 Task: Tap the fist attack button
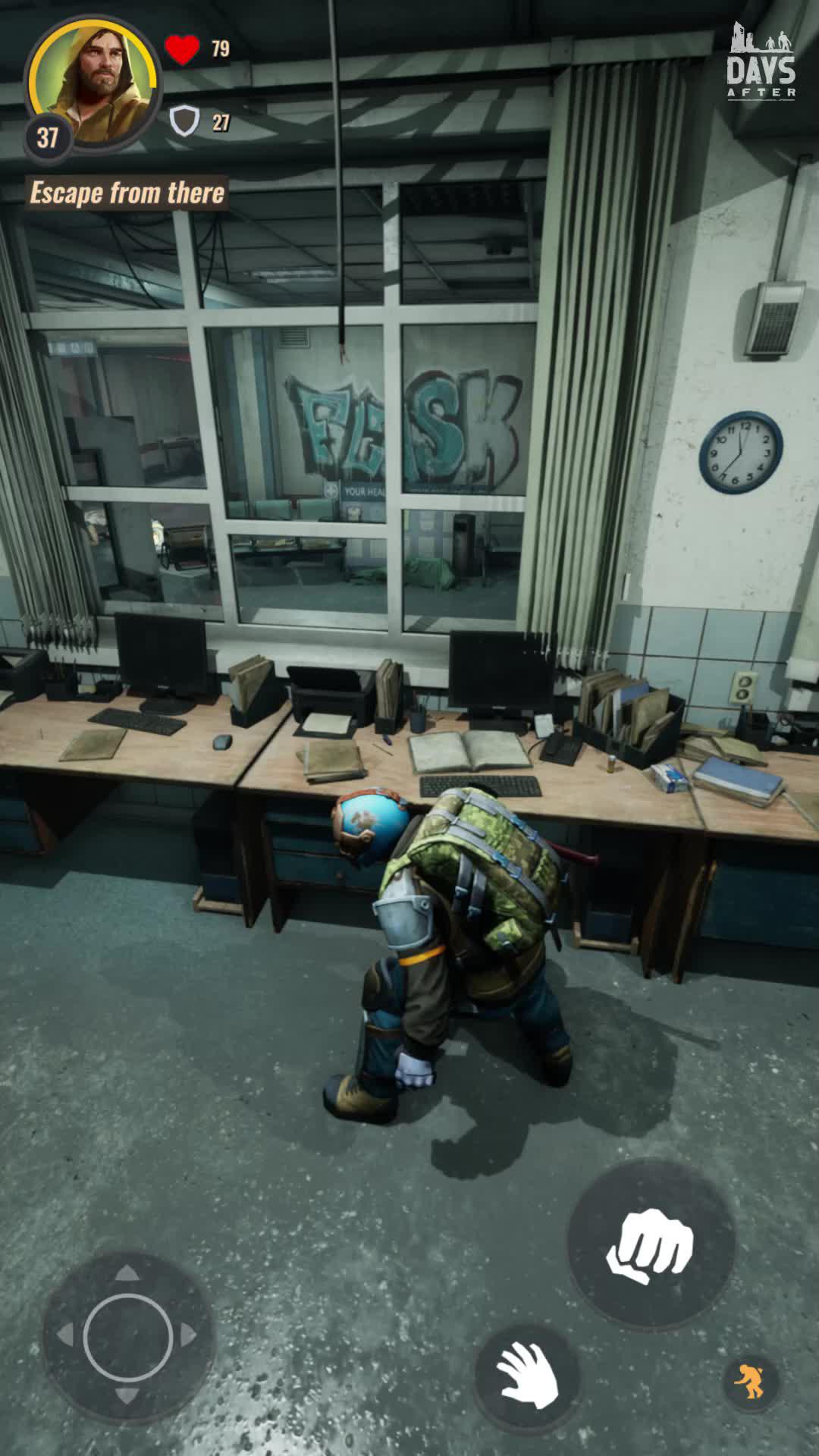coord(651,1244)
